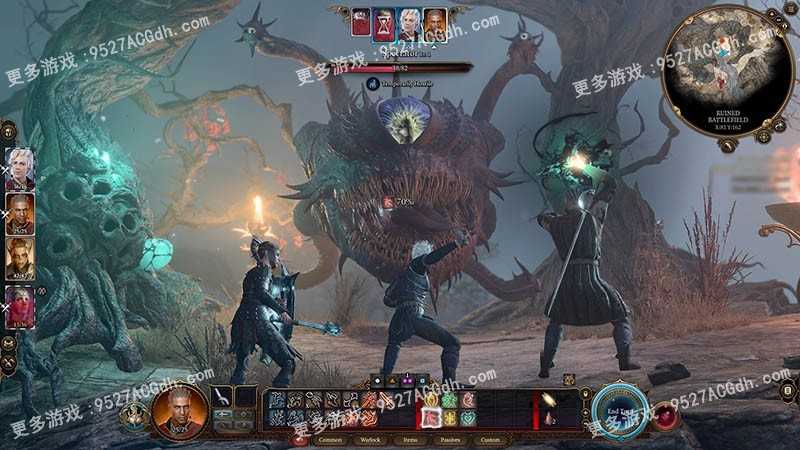The image size is (800, 450).
Task: Activate the highlighted red ability icon
Action: tap(433, 417)
